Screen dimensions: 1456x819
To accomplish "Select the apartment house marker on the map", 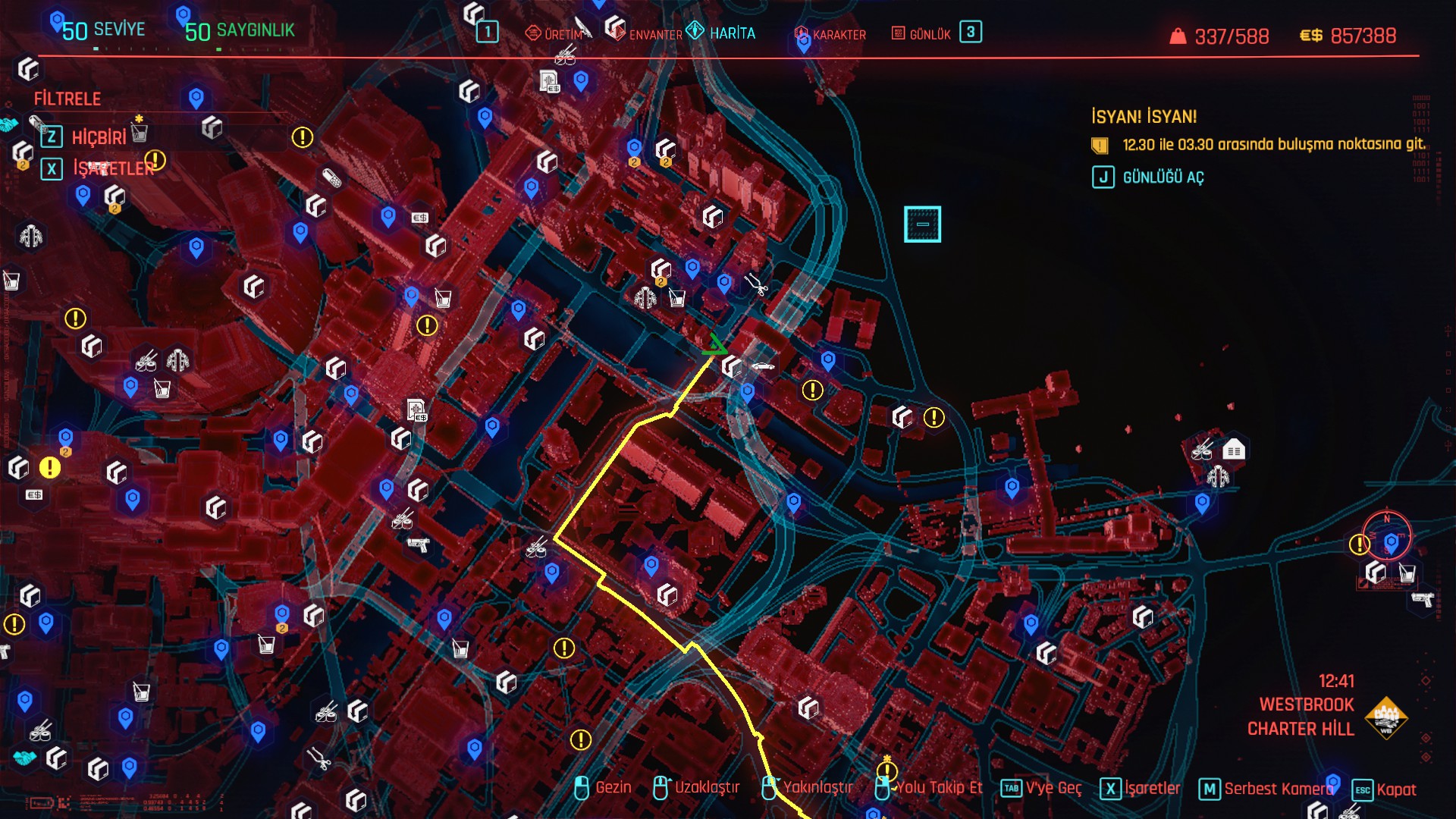I will (x=1234, y=450).
